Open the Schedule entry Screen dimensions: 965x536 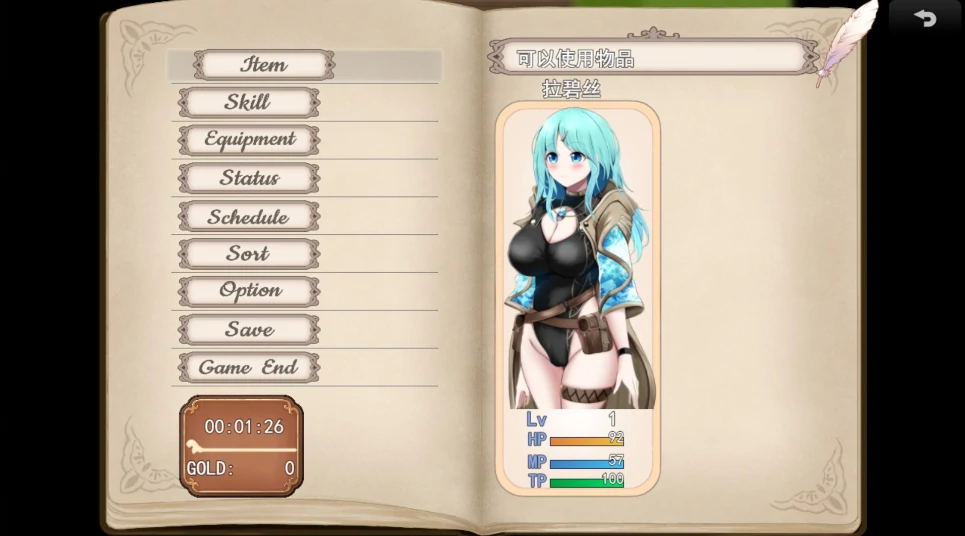pos(248,216)
